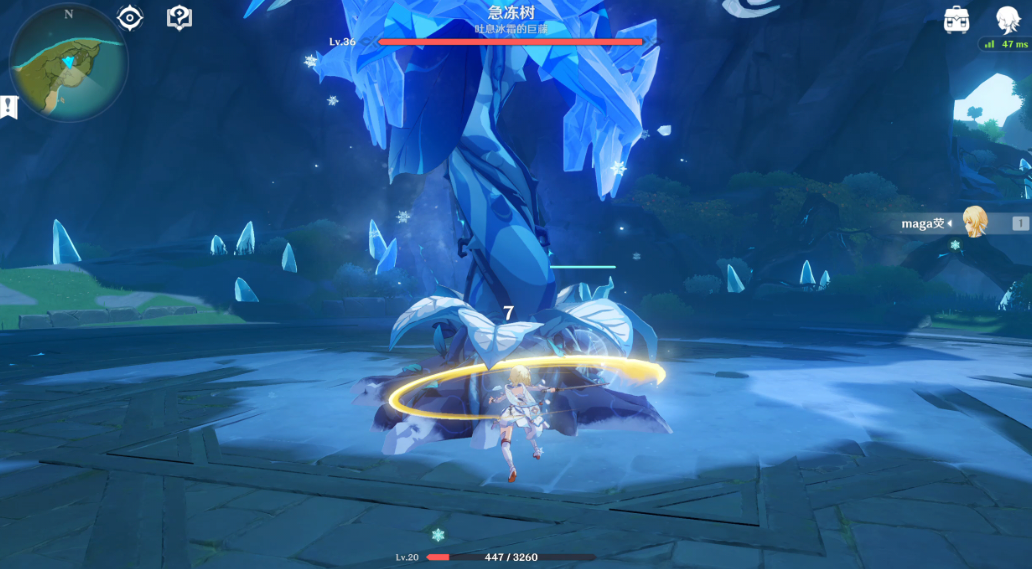Image resolution: width=1032 pixels, height=569 pixels.
Task: Click the compass eye icon
Action: (x=130, y=18)
